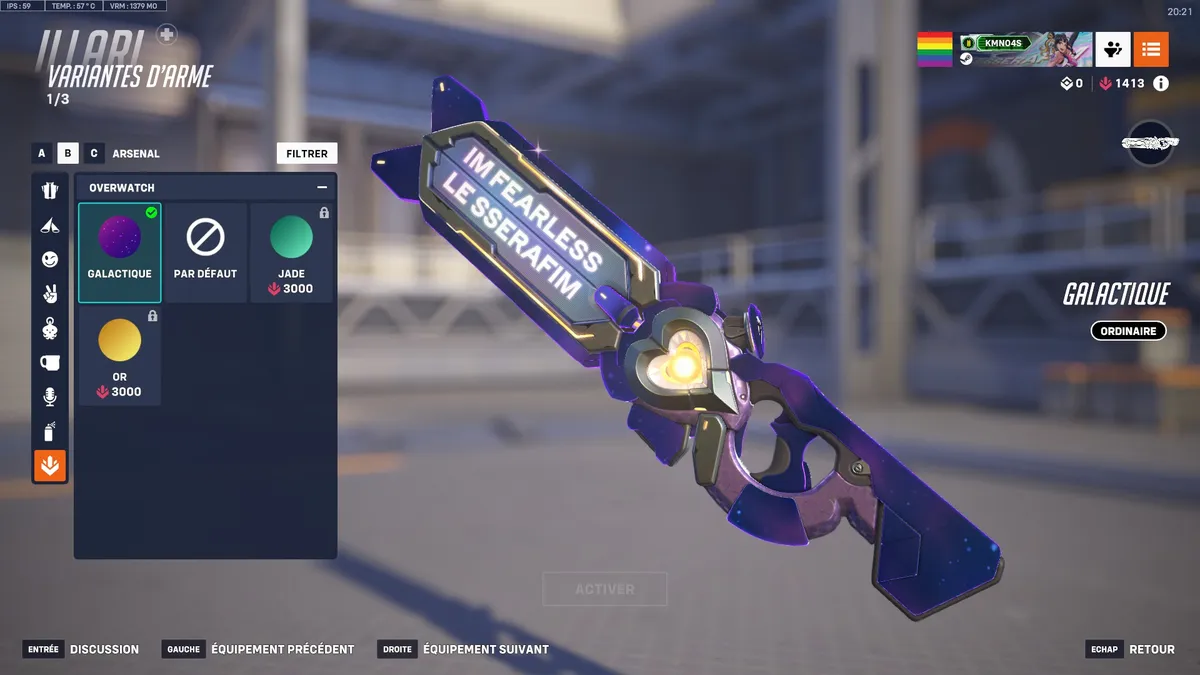Screen dimensions: 1200x675
Task: Choose the Par Défaut weapon variant
Action: click(x=205, y=252)
